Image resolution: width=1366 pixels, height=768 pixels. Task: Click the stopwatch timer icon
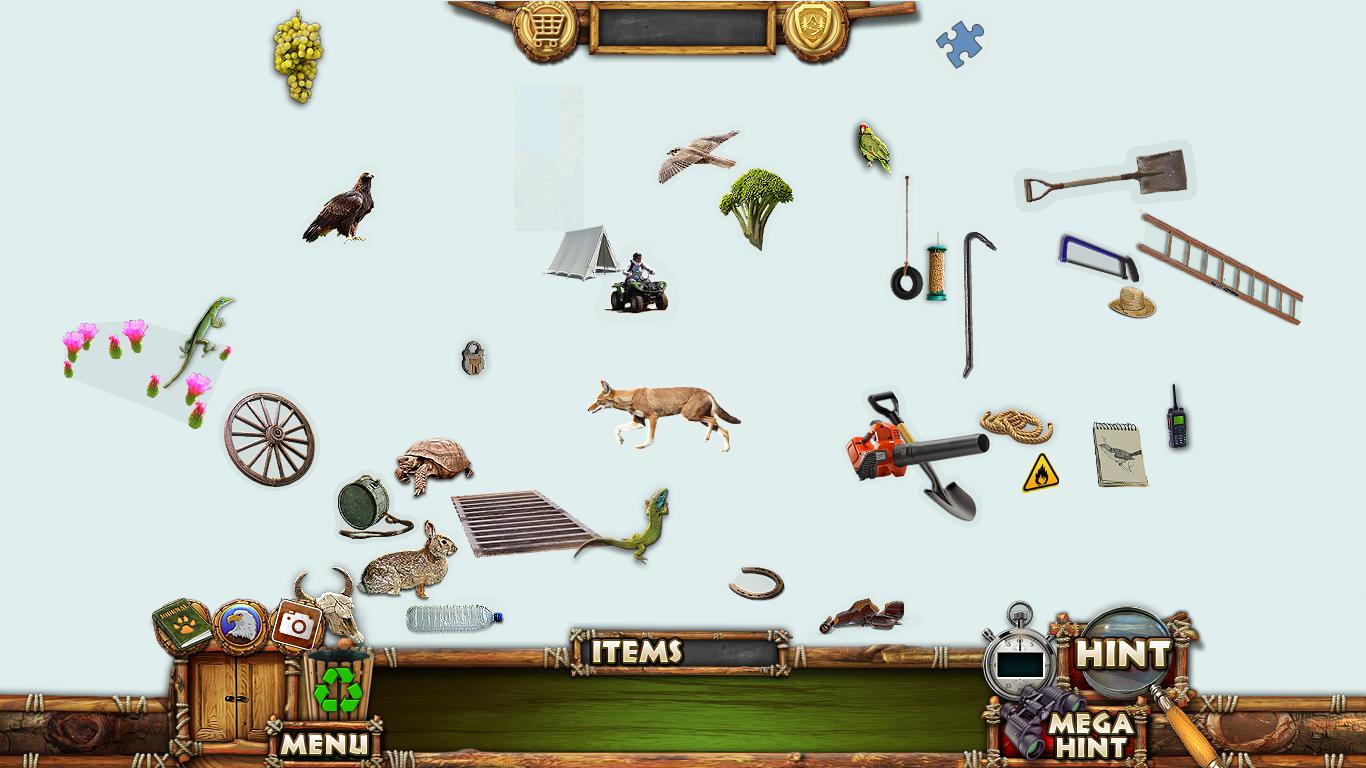tap(1016, 660)
